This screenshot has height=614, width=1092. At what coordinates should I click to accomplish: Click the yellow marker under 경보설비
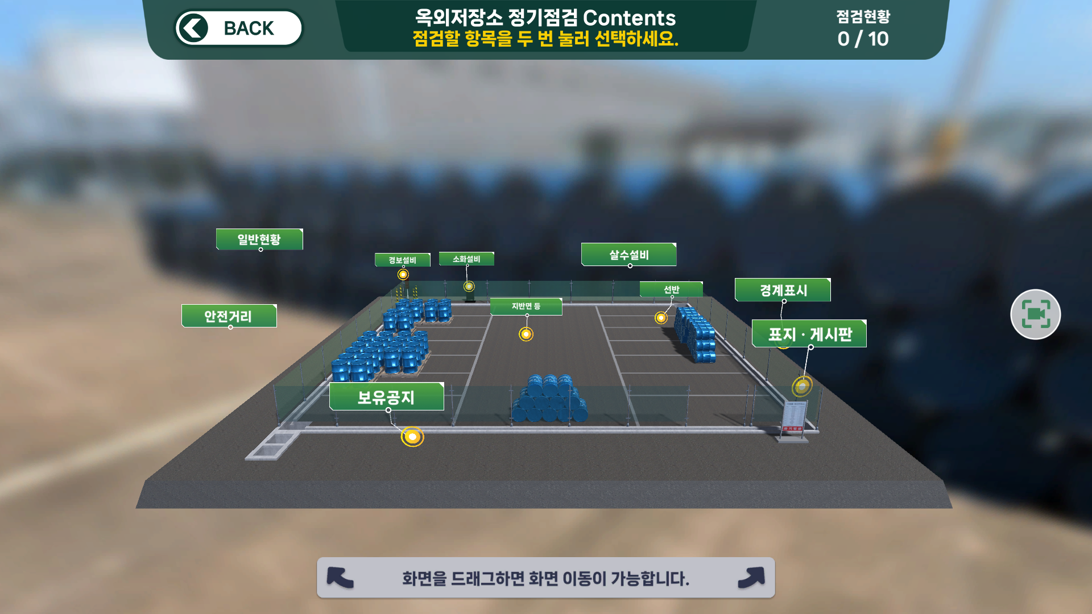(x=403, y=275)
